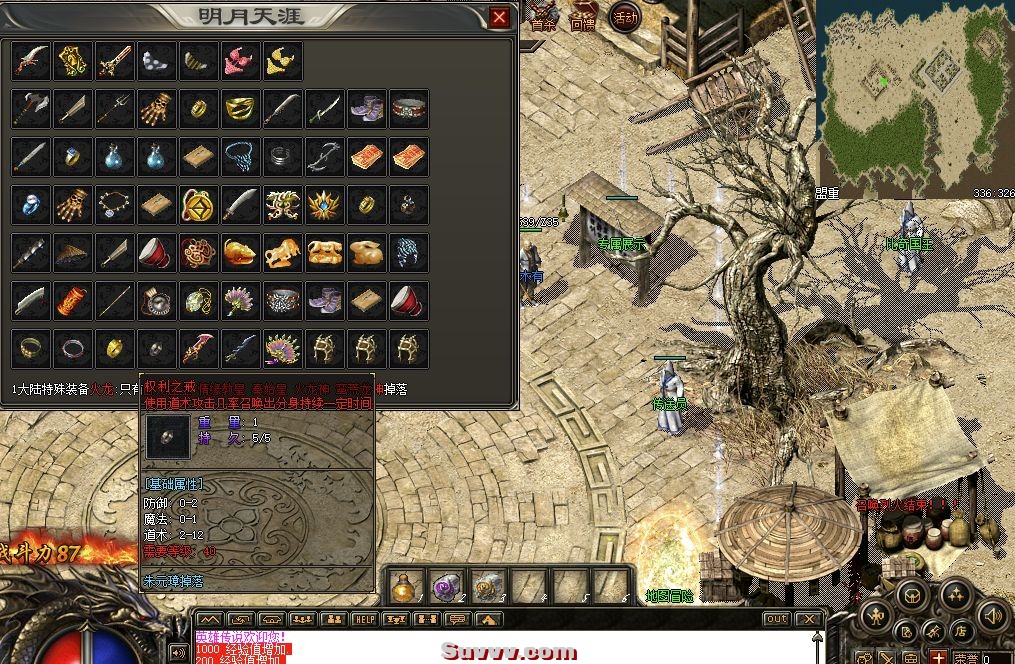Click the HELP button above chat
The height and width of the screenshot is (664, 1015).
(x=365, y=620)
